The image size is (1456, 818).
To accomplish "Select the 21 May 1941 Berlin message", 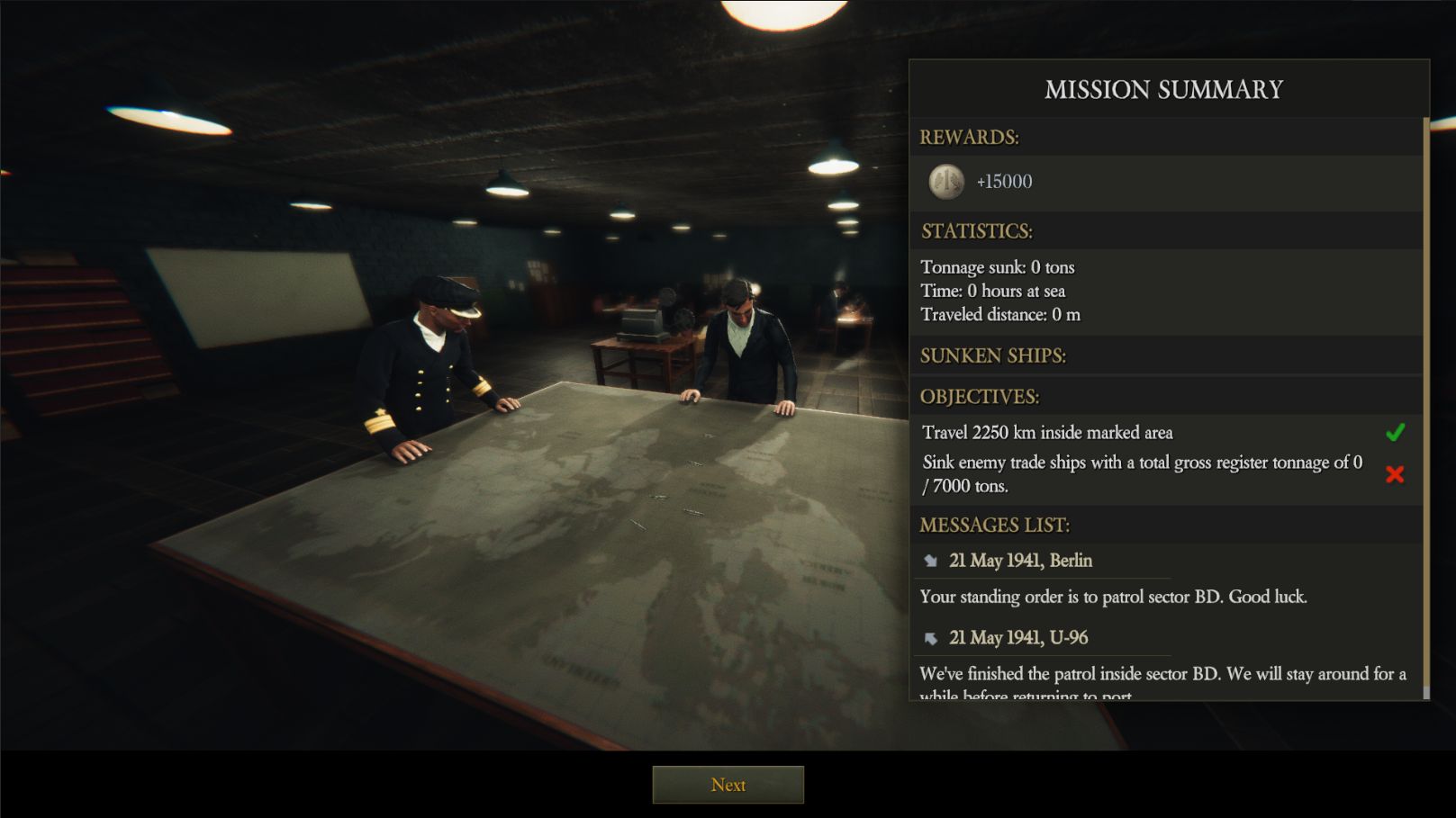I will tap(1020, 561).
